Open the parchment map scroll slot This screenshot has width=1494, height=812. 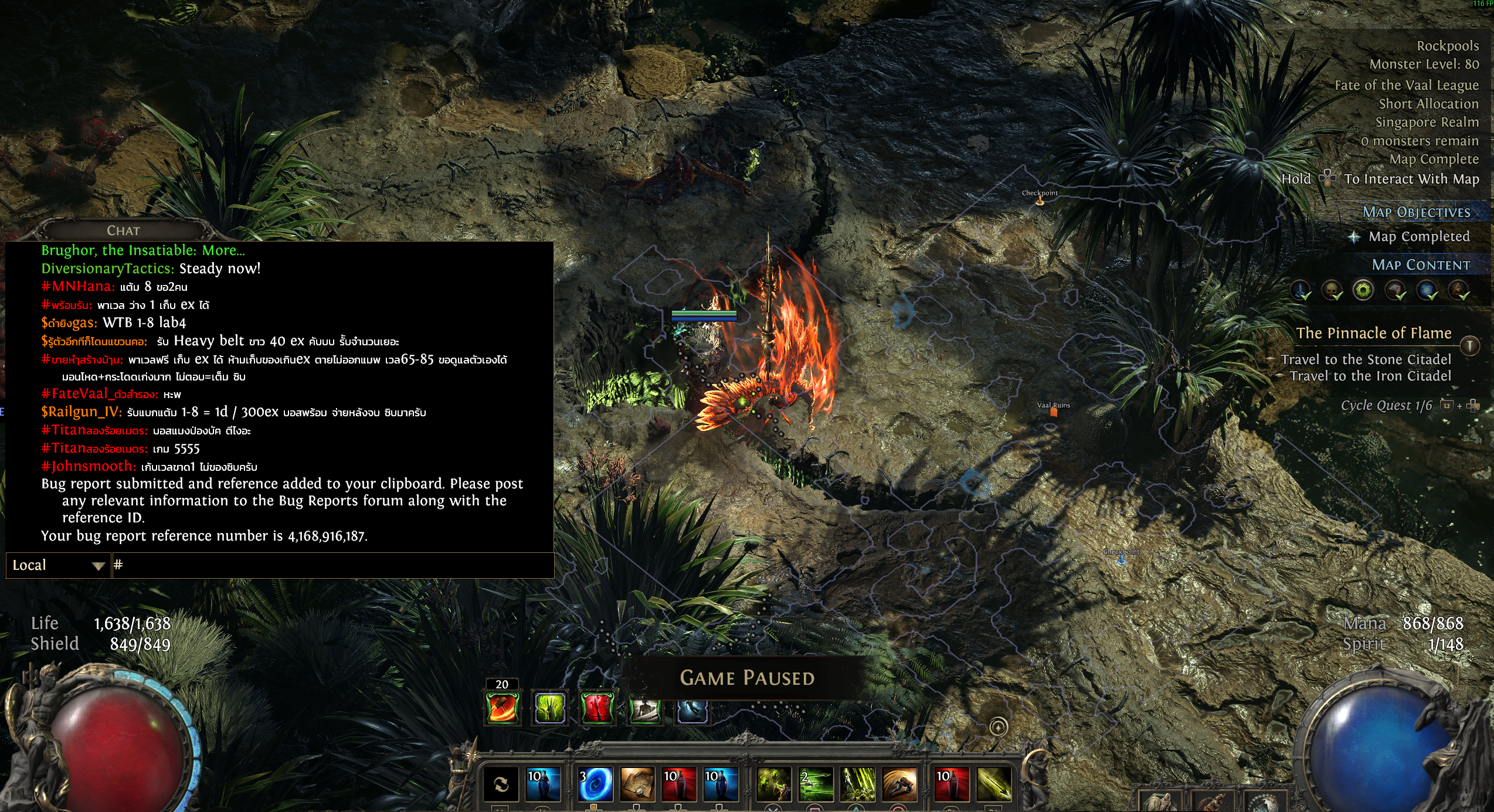[x=637, y=784]
